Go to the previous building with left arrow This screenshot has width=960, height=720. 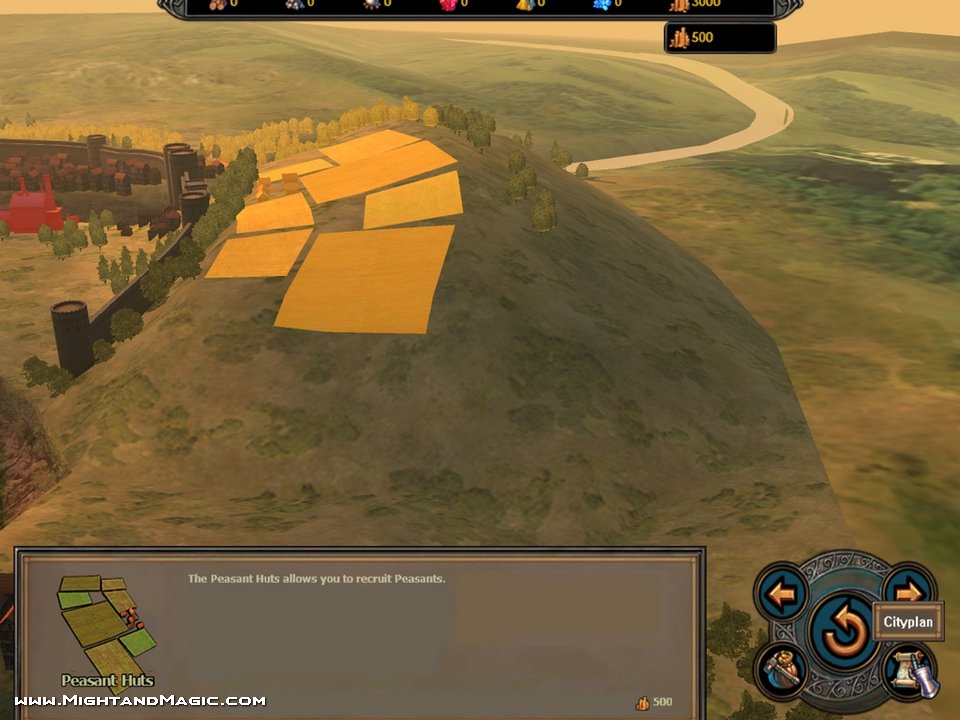pyautogui.click(x=781, y=592)
